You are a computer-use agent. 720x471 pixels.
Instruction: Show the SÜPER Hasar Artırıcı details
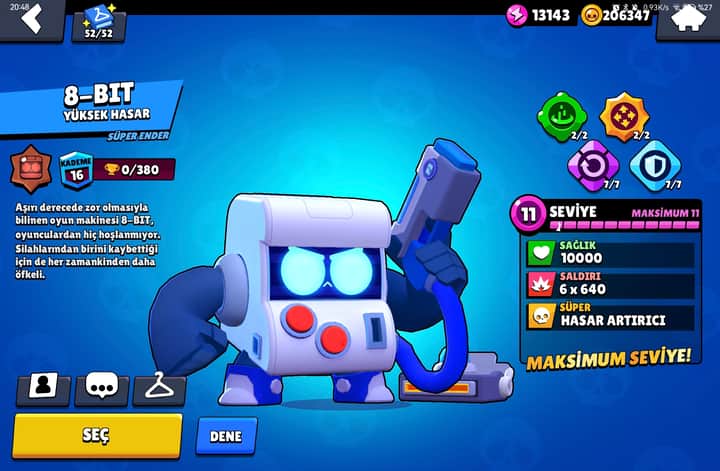(x=610, y=317)
